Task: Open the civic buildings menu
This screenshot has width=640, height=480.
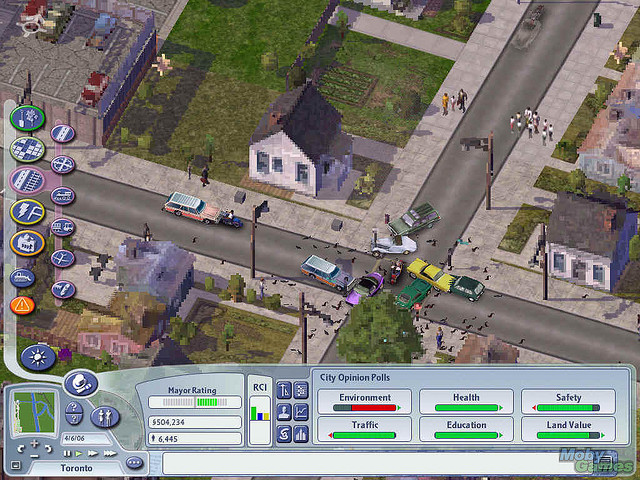Action: point(27,243)
